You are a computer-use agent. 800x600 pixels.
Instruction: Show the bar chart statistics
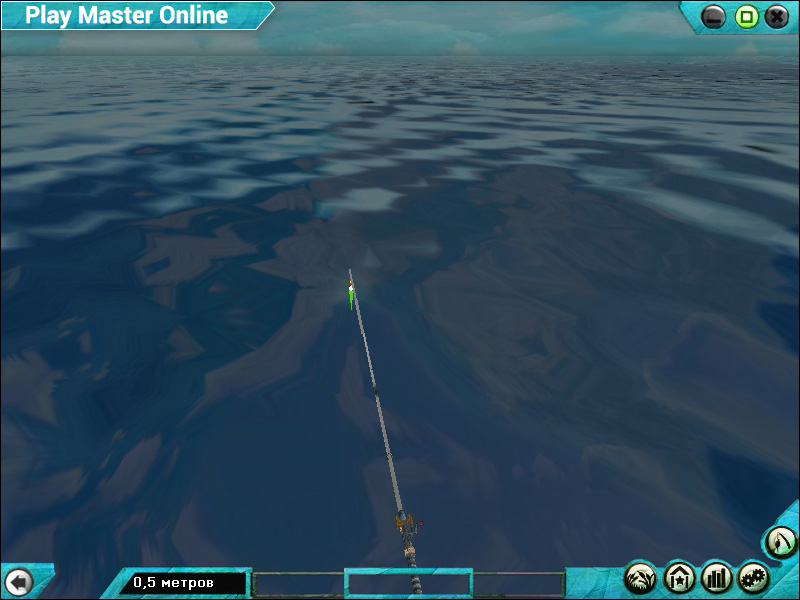click(x=717, y=577)
